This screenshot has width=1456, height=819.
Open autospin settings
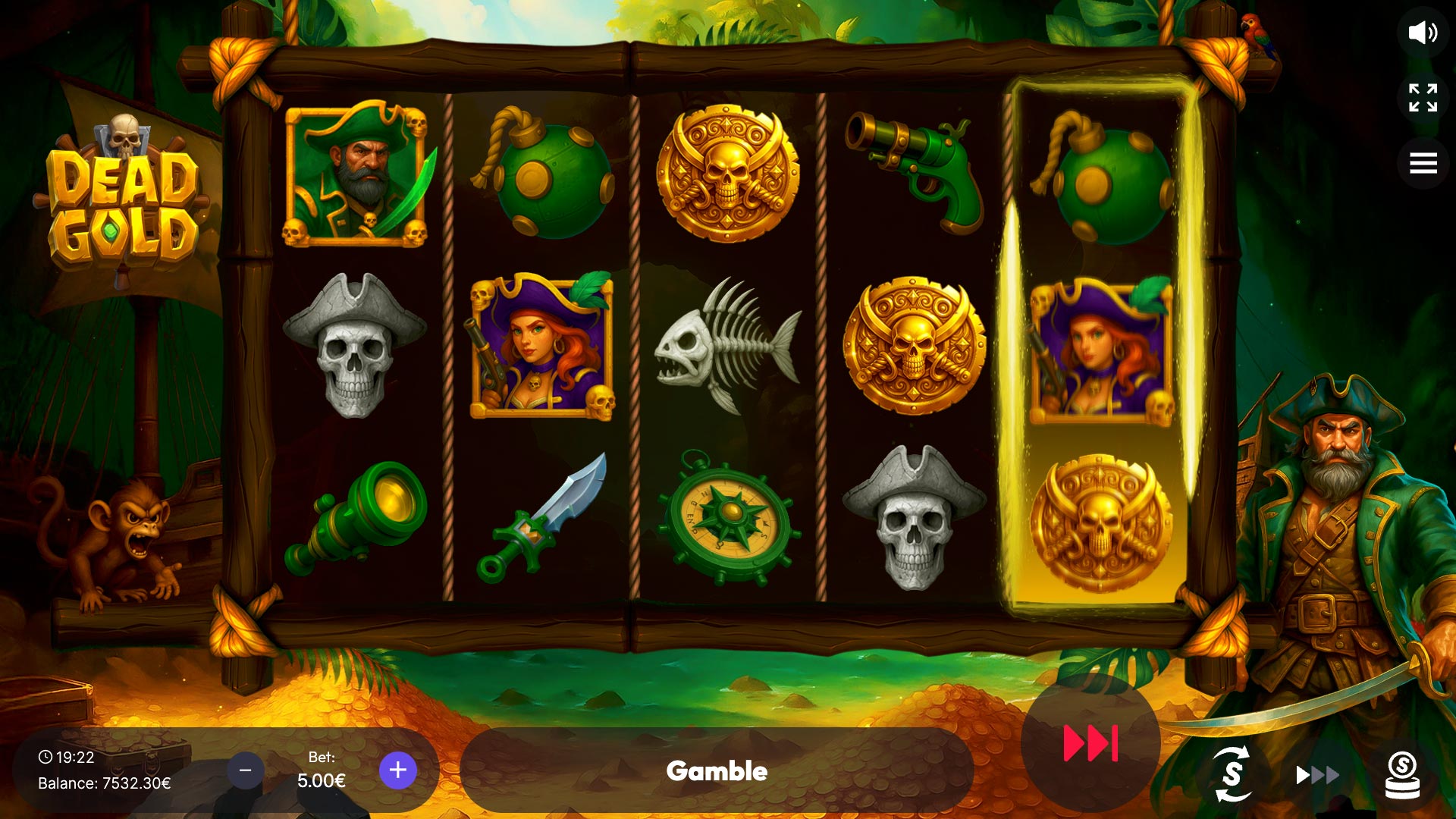pos(1232,773)
